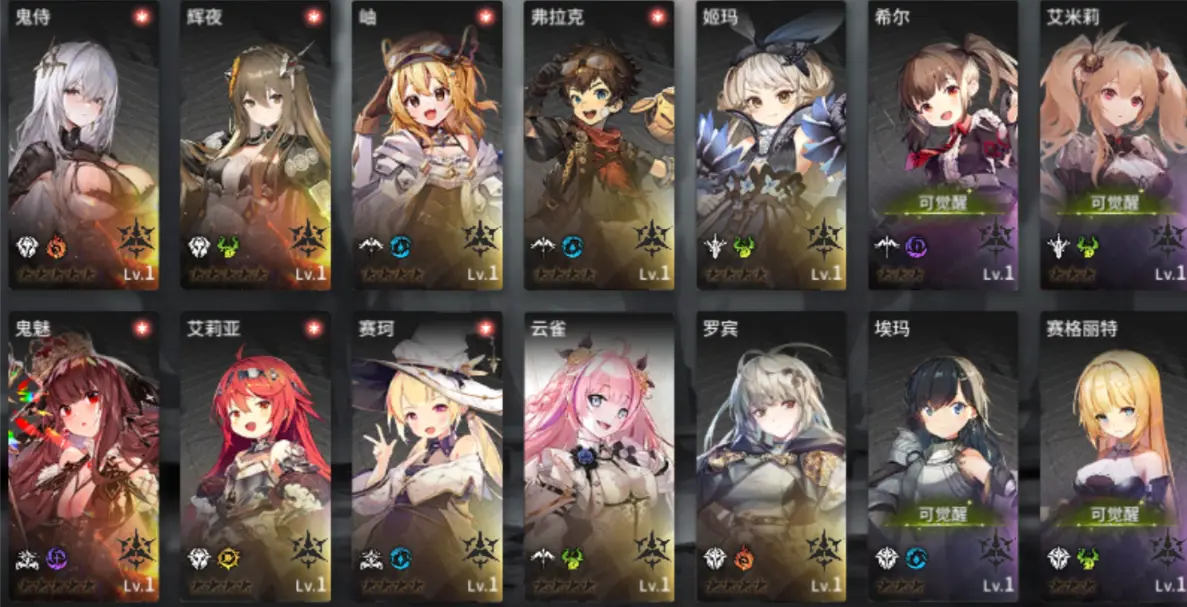Open the 岫 character card

(x=427, y=145)
